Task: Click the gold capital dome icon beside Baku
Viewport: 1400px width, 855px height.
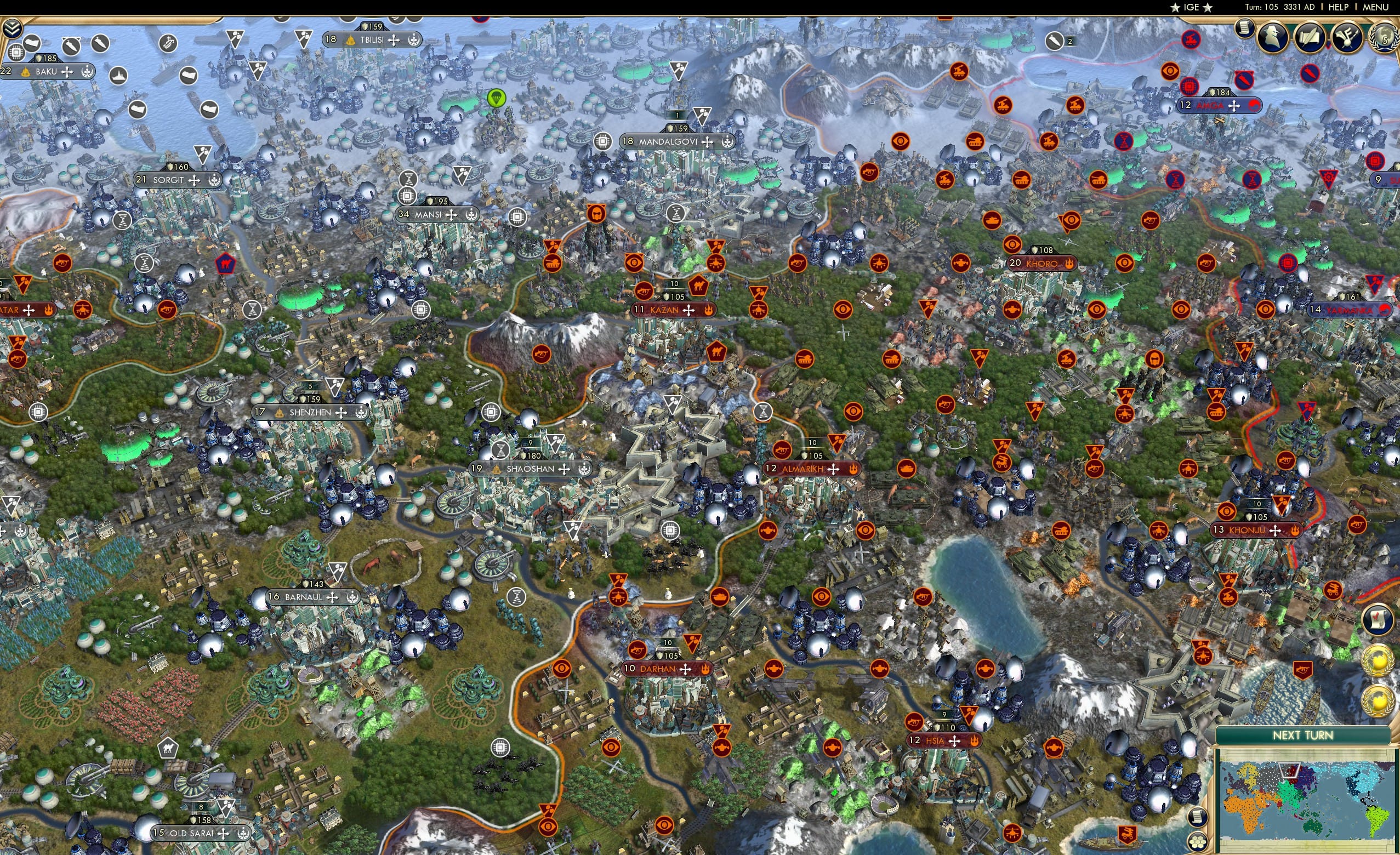Action: (x=25, y=71)
